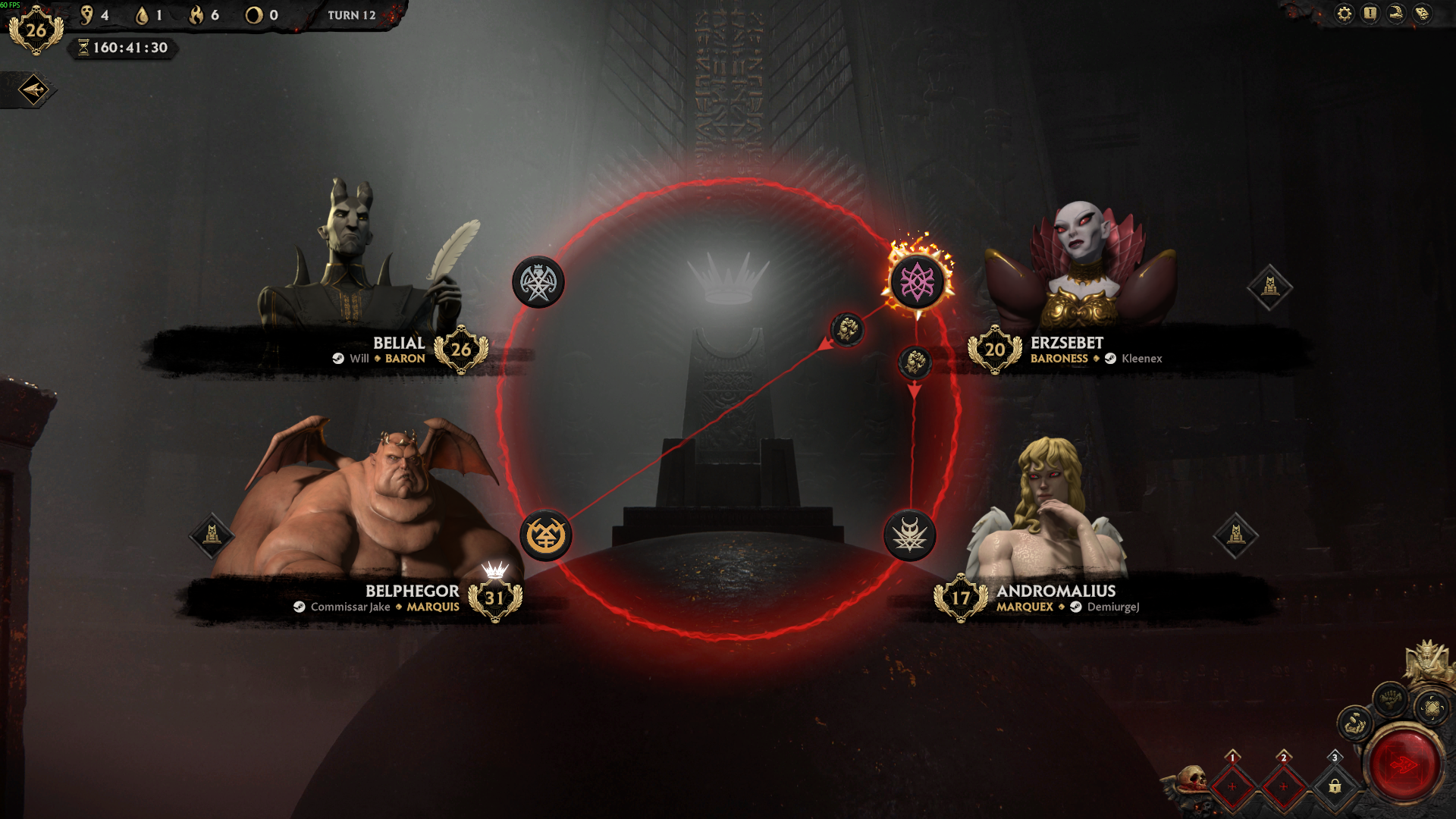Image resolution: width=1456 pixels, height=819 pixels.
Task: Click the locked order slot 3
Action: click(x=1335, y=786)
